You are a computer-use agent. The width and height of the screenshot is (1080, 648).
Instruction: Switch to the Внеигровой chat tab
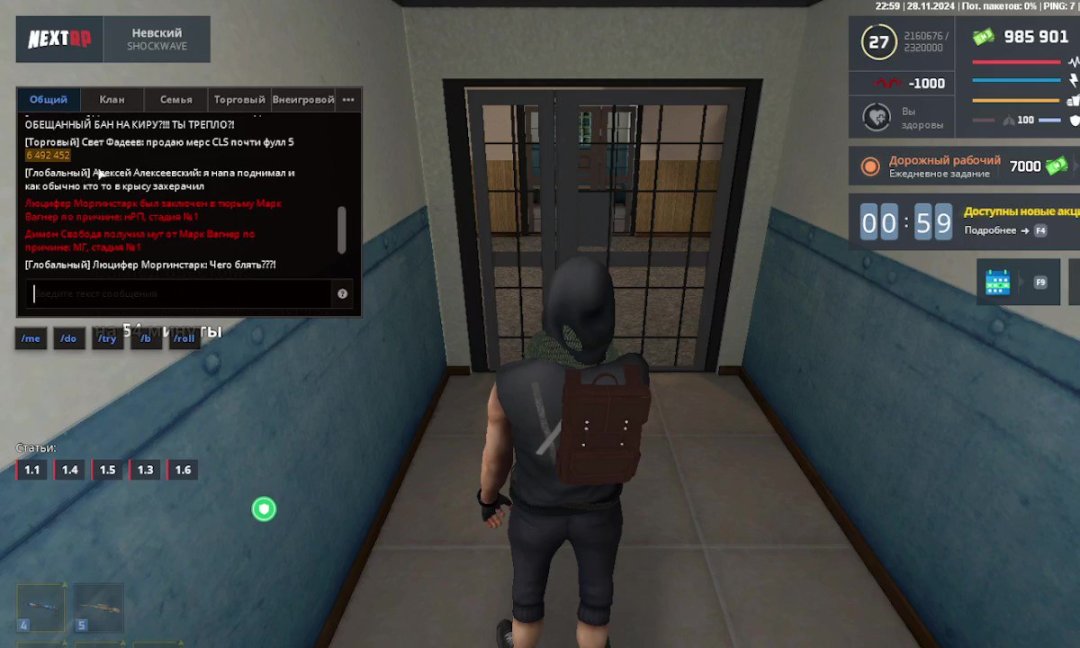pyautogui.click(x=303, y=100)
